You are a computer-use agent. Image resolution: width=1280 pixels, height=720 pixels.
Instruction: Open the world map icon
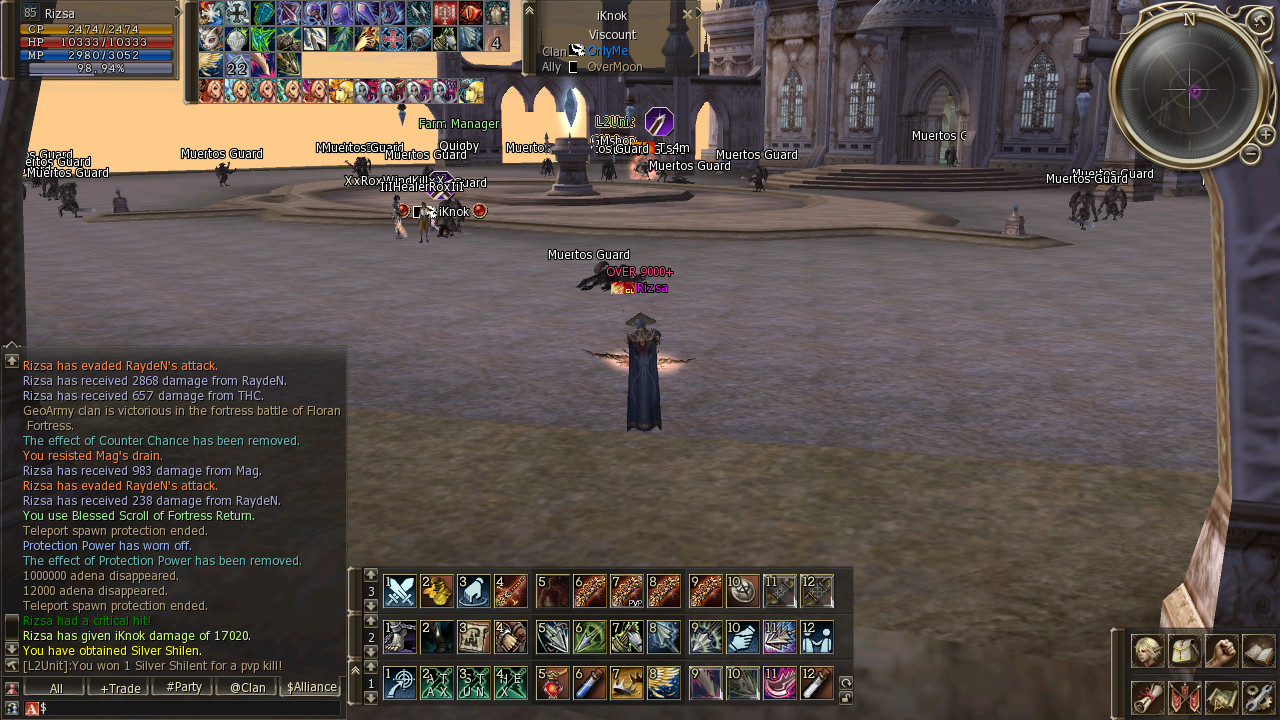click(x=1221, y=697)
